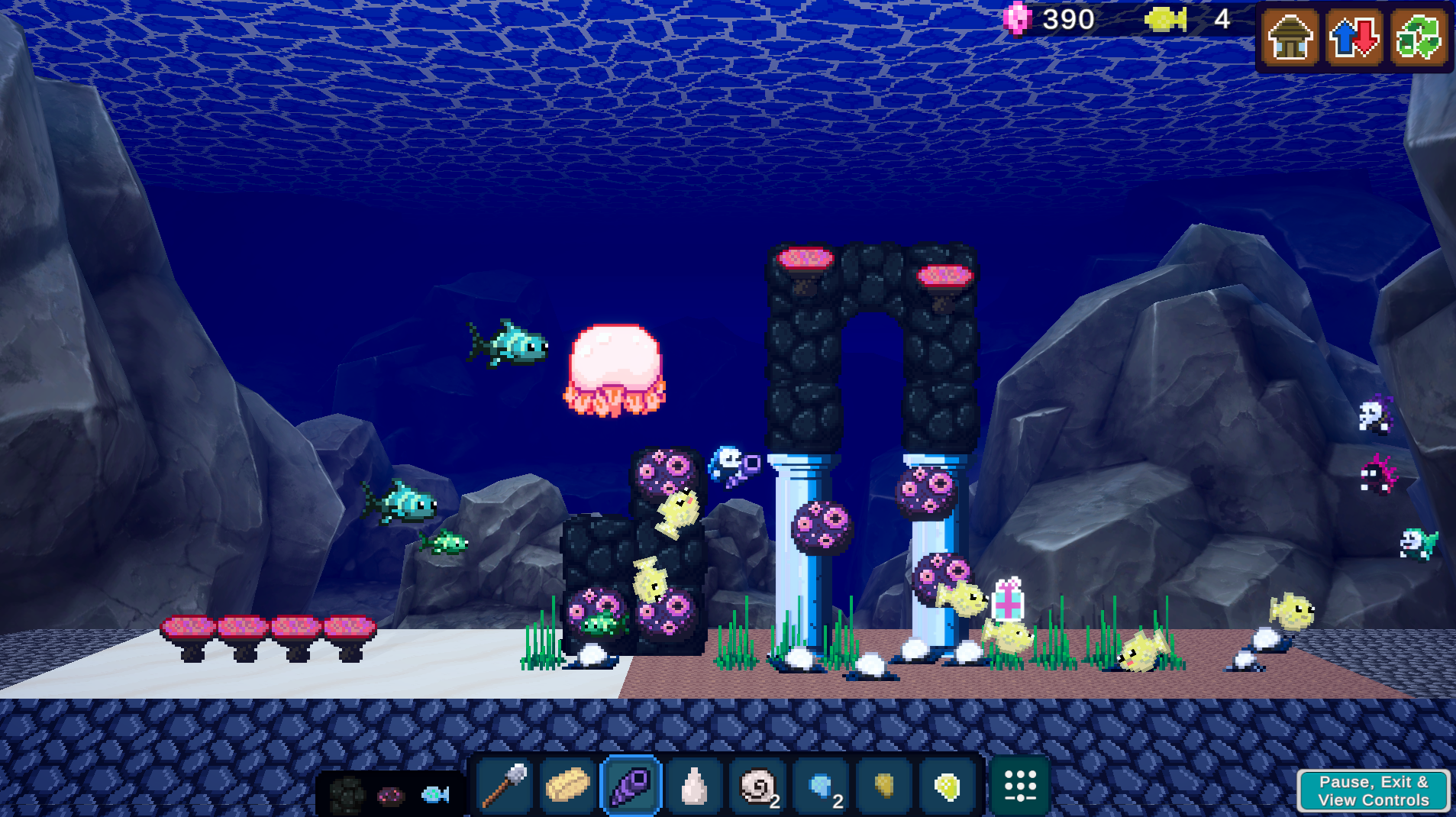Select the white teardrop item slot
1456x817 pixels.
tap(694, 786)
